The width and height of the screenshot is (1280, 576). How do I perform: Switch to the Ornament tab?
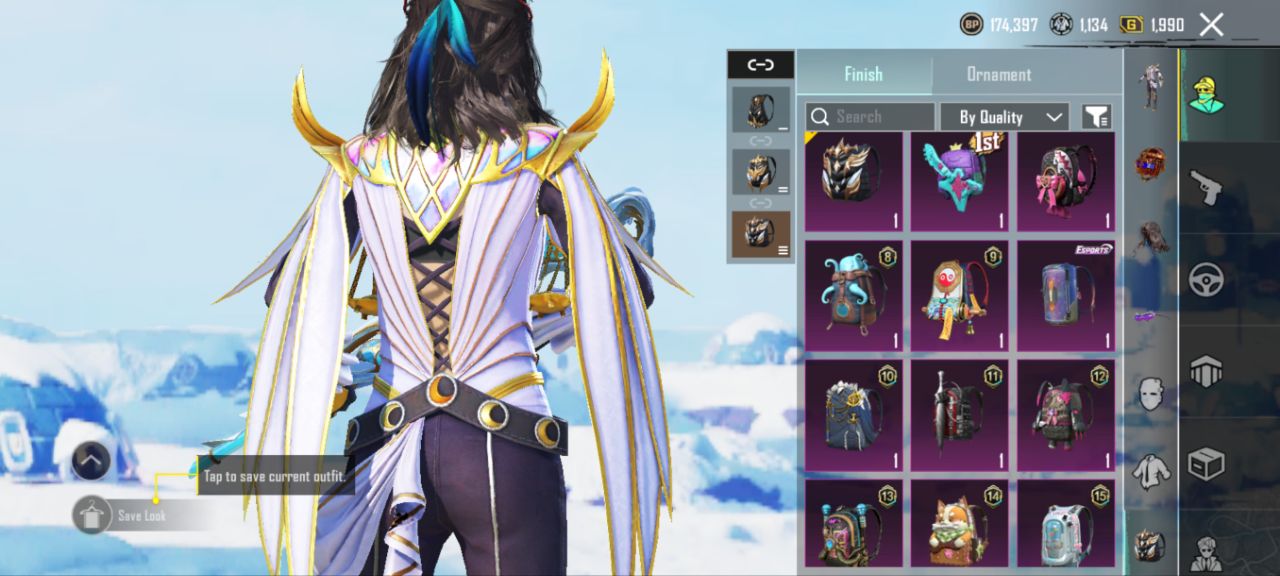pos(998,75)
